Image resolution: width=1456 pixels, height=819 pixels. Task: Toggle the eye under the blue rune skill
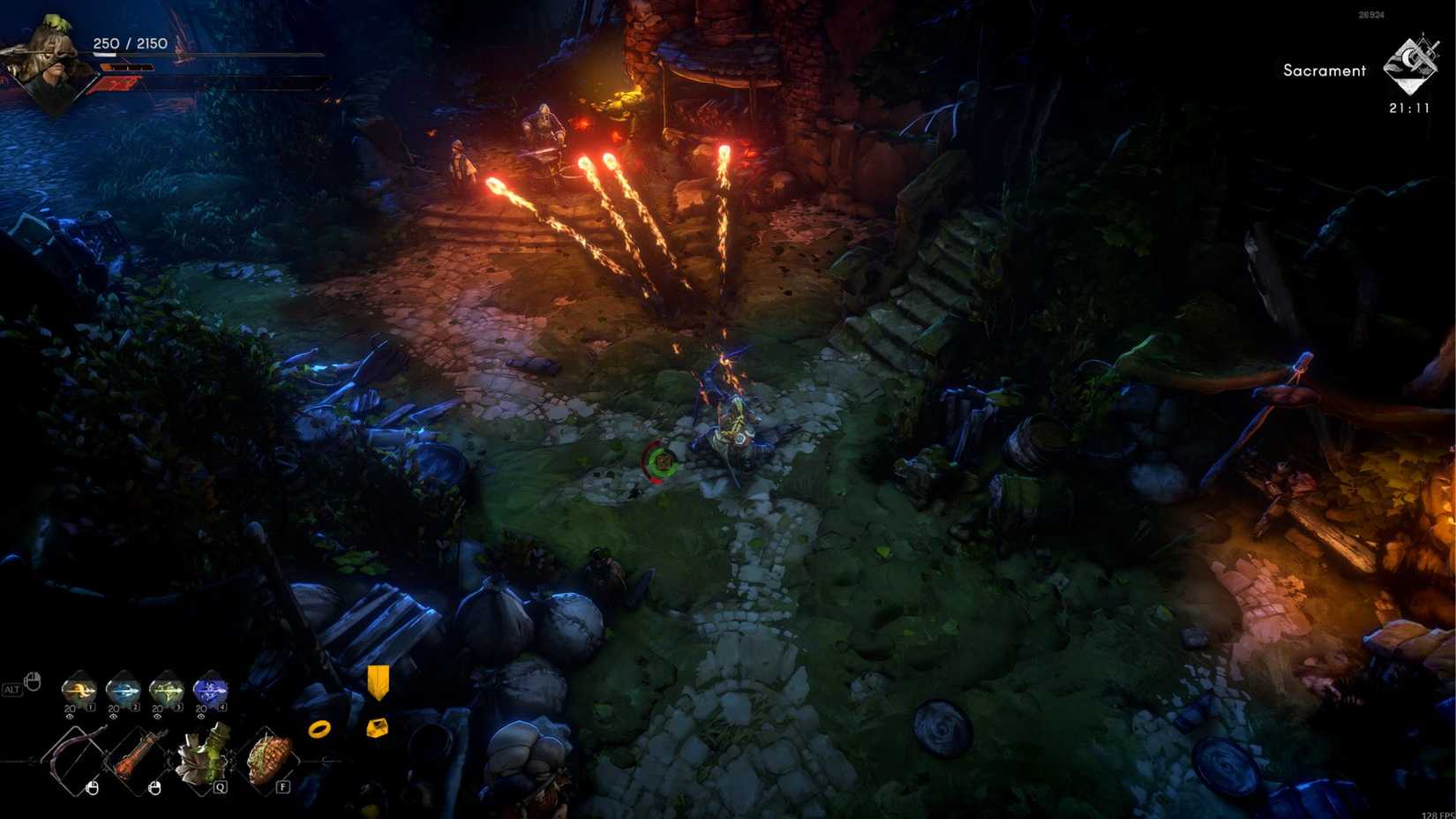coord(201,716)
